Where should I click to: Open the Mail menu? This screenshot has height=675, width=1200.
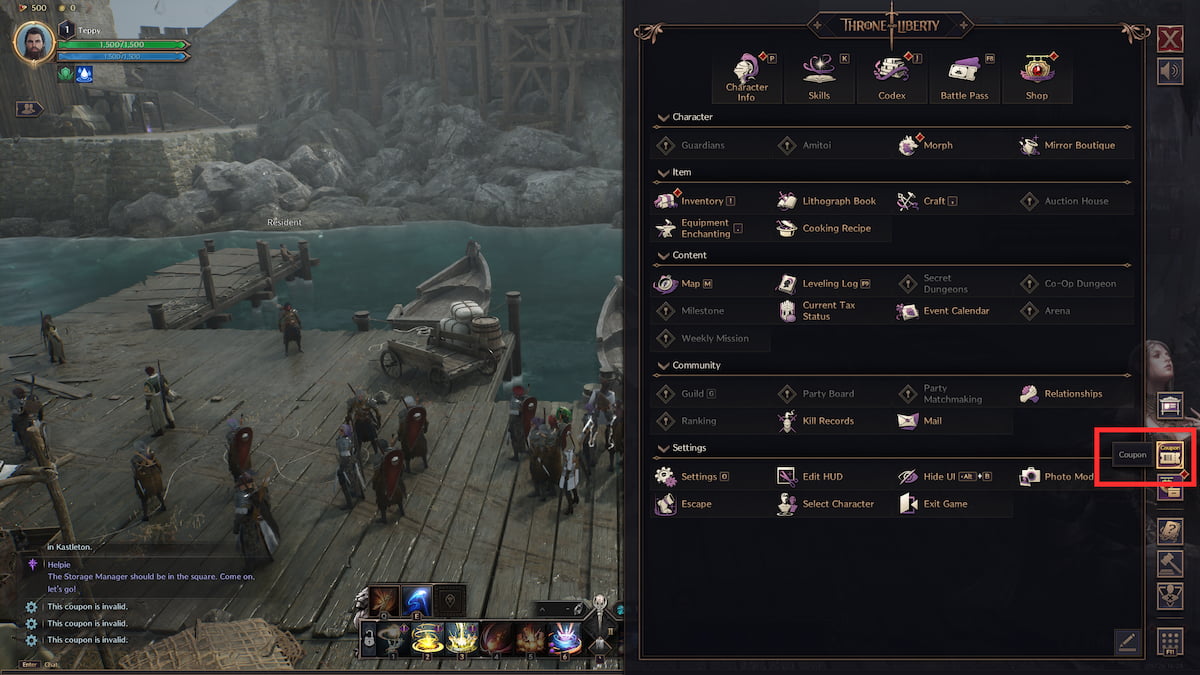coord(921,421)
